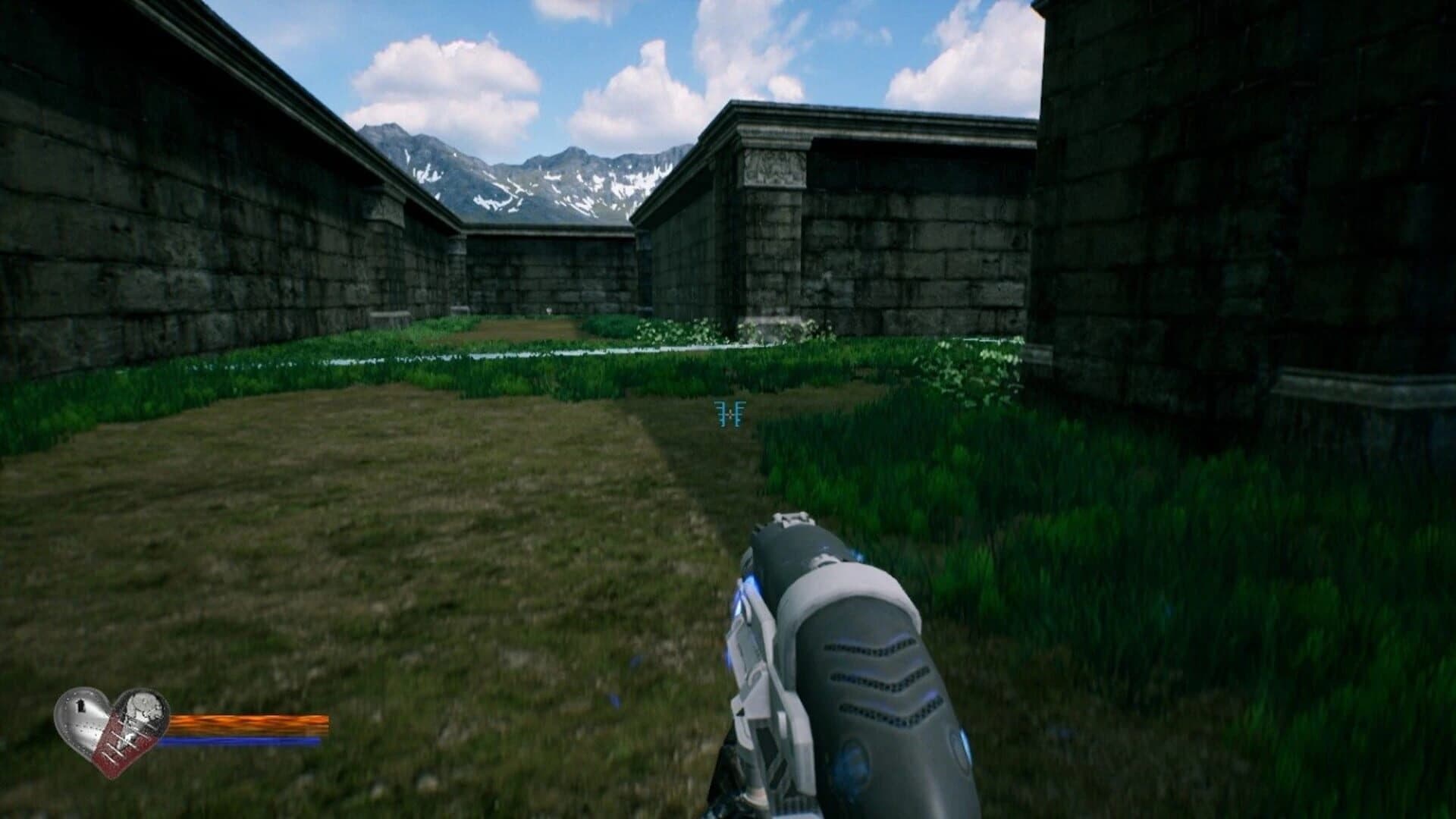Click the right bracket of the reticle
1456x819 pixels.
click(741, 413)
